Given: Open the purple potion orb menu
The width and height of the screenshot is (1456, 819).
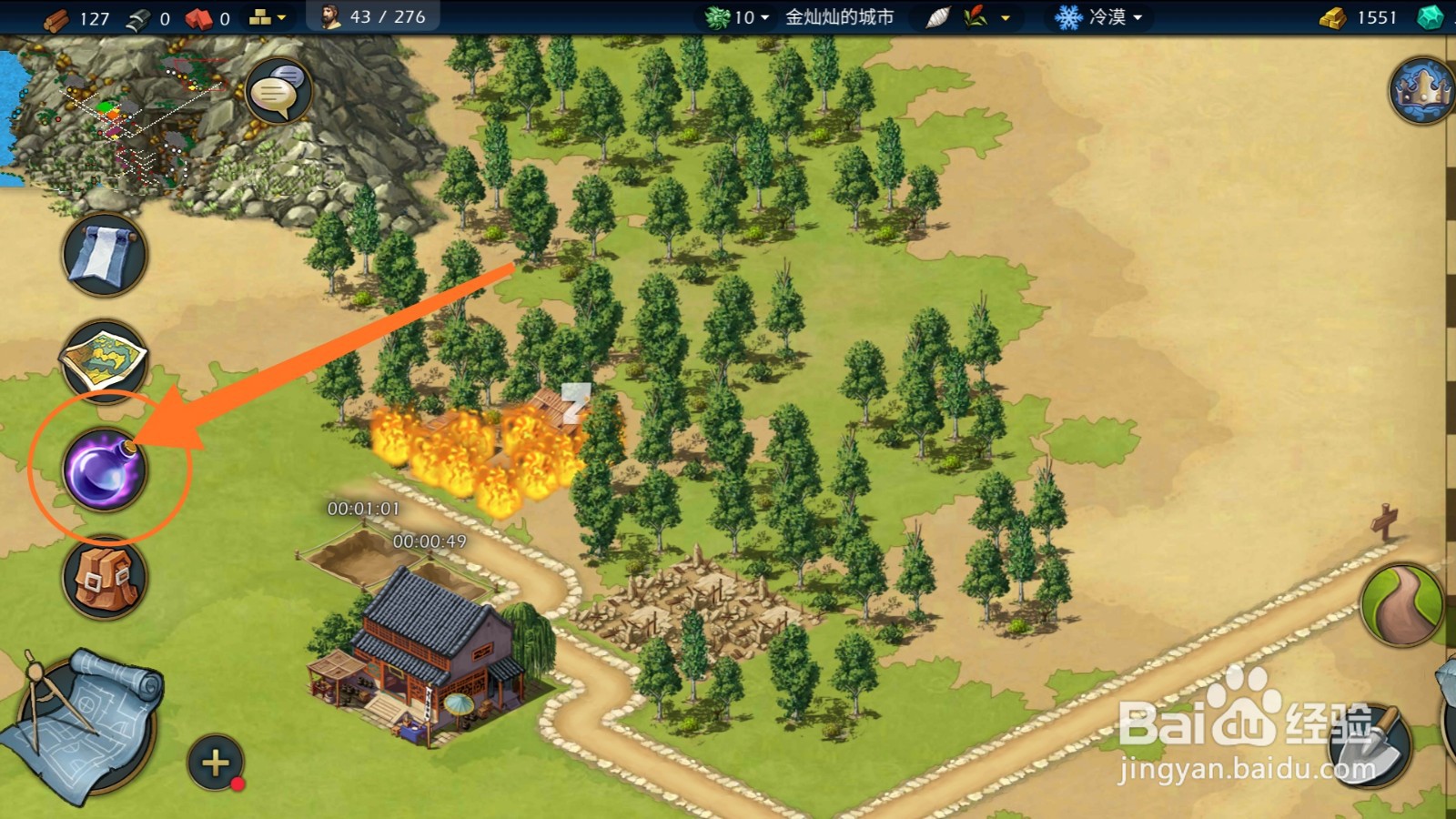Looking at the screenshot, I should (104, 470).
